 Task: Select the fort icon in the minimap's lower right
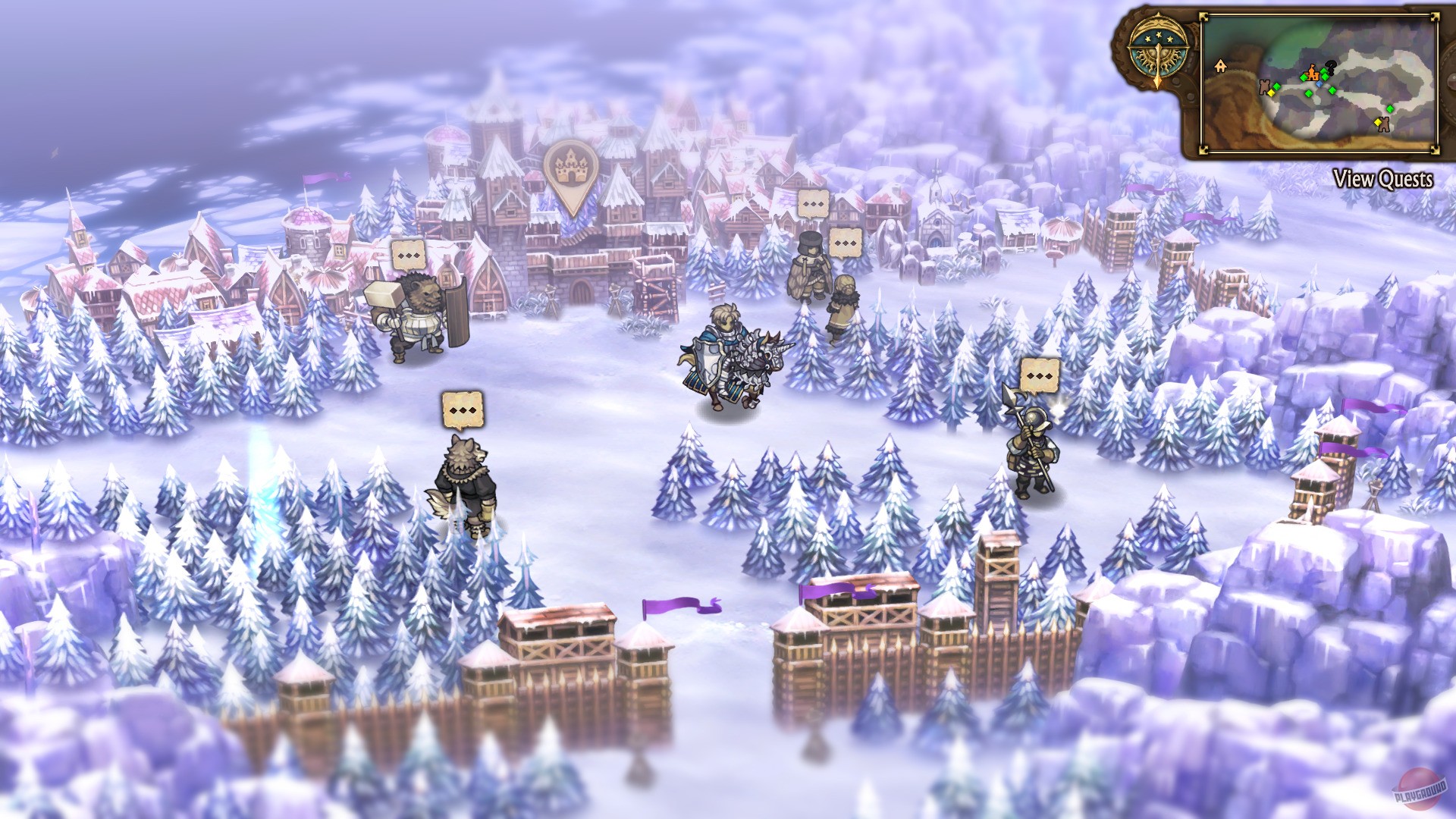coord(1384,126)
